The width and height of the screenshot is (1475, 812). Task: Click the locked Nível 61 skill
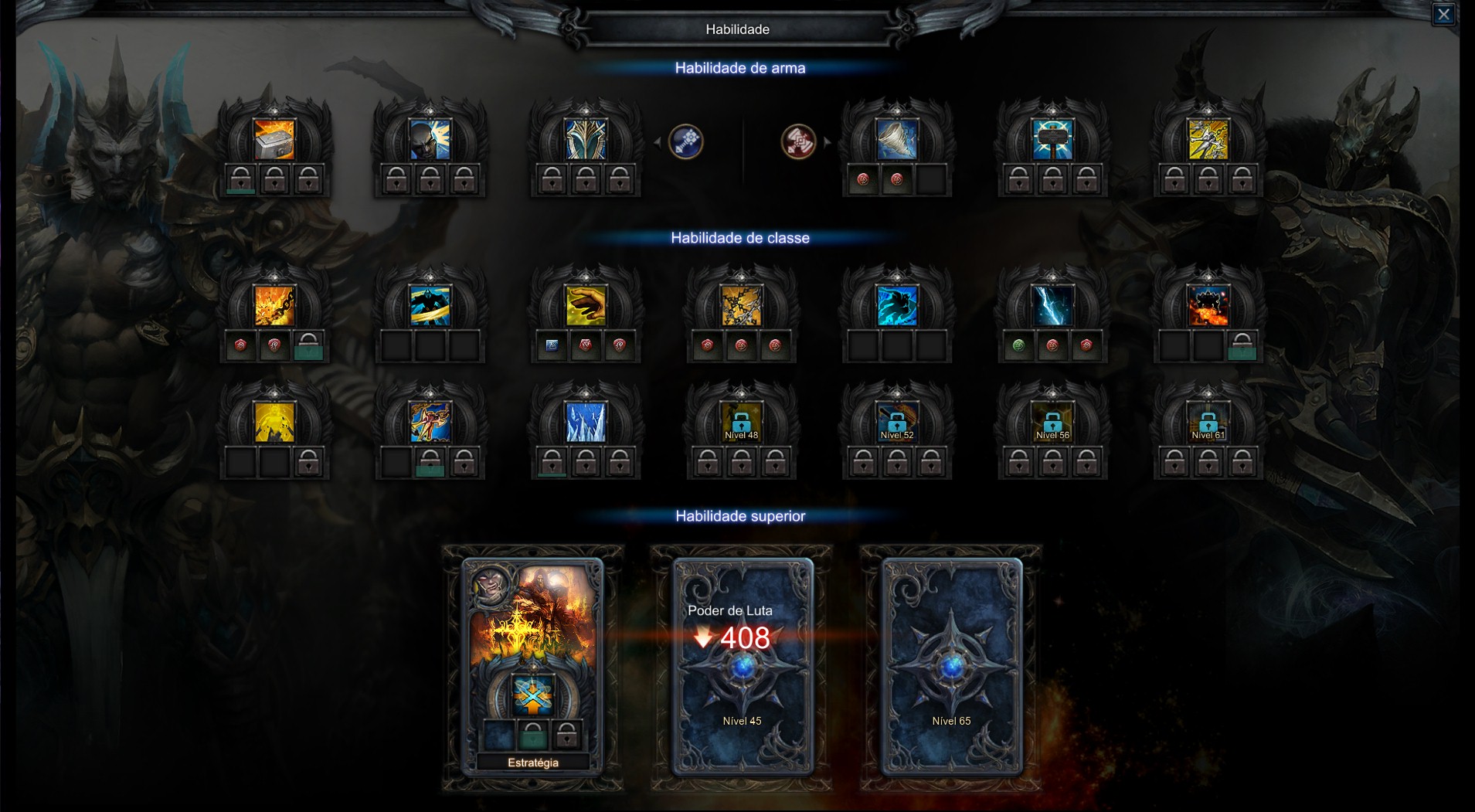click(1208, 423)
